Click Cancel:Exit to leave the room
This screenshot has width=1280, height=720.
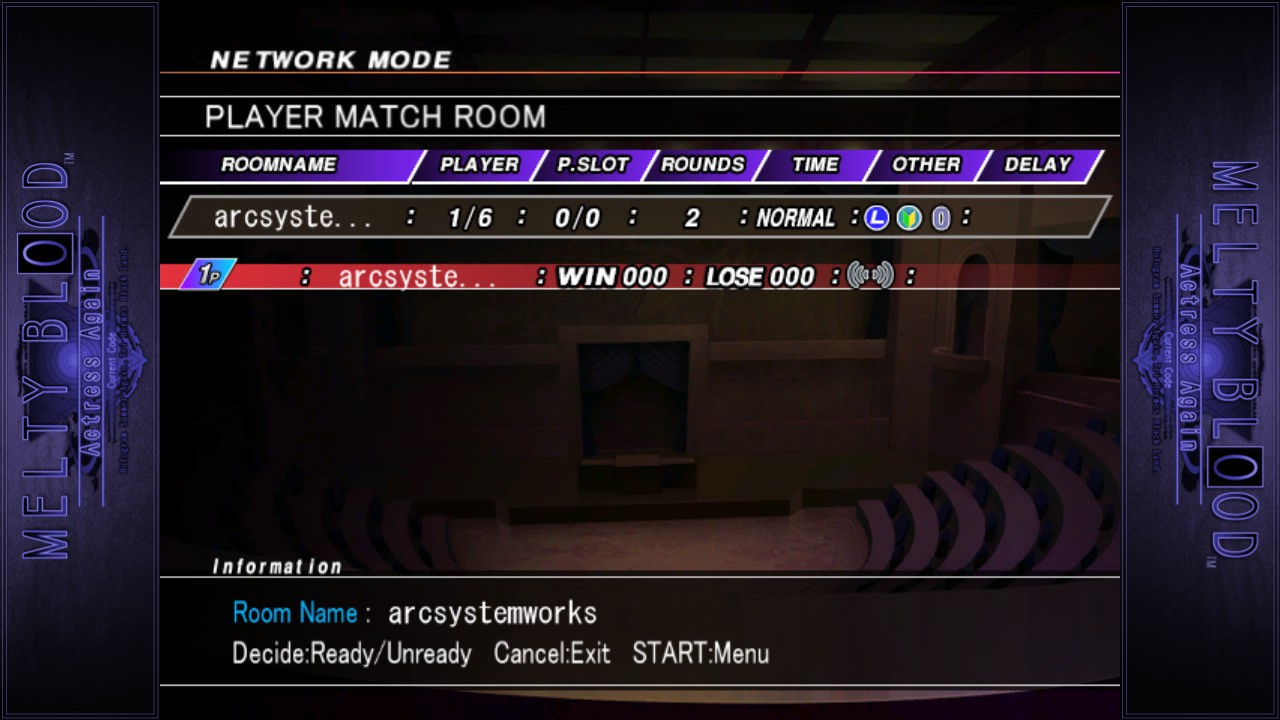(551, 654)
